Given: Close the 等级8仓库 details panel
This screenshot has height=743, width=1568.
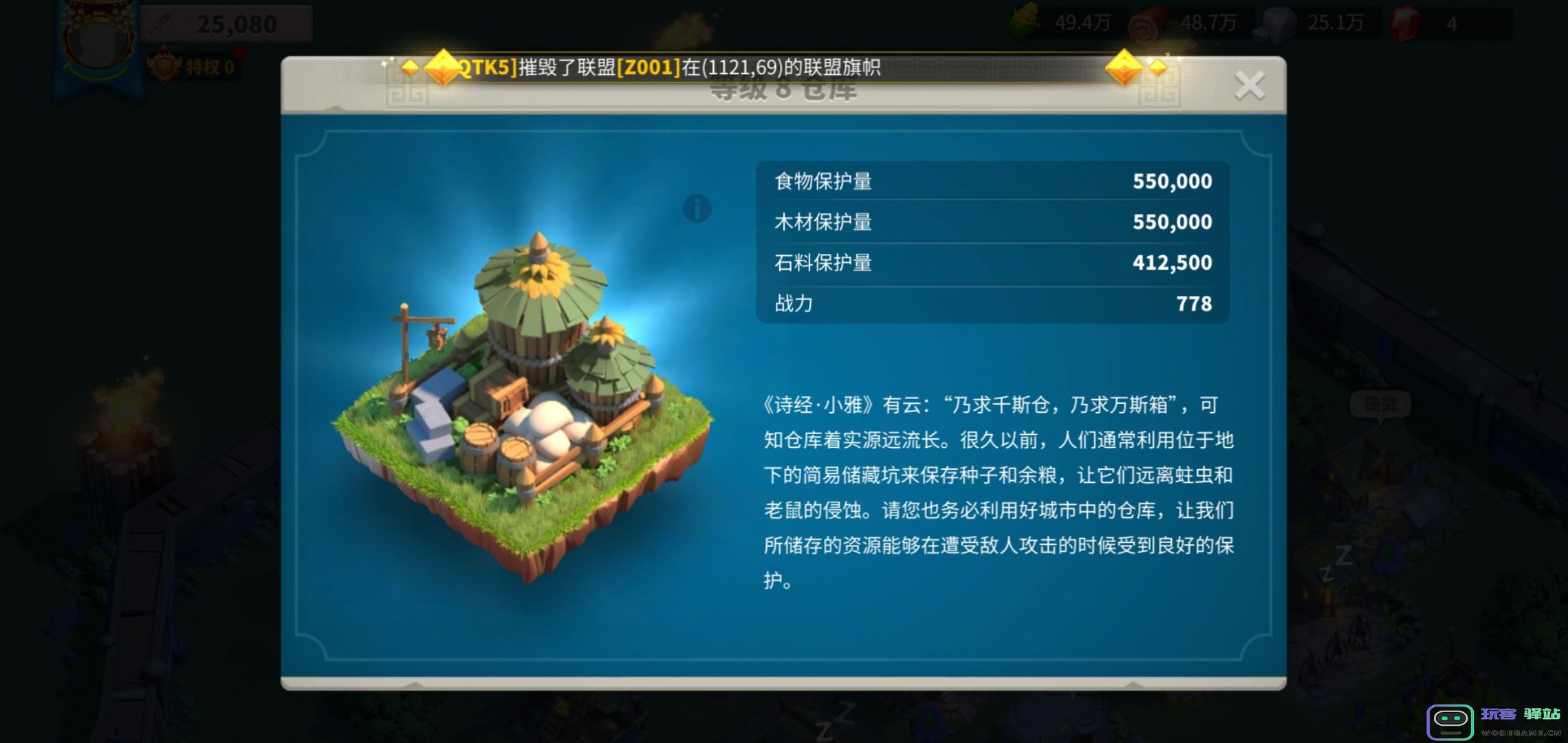Looking at the screenshot, I should [1250, 84].
